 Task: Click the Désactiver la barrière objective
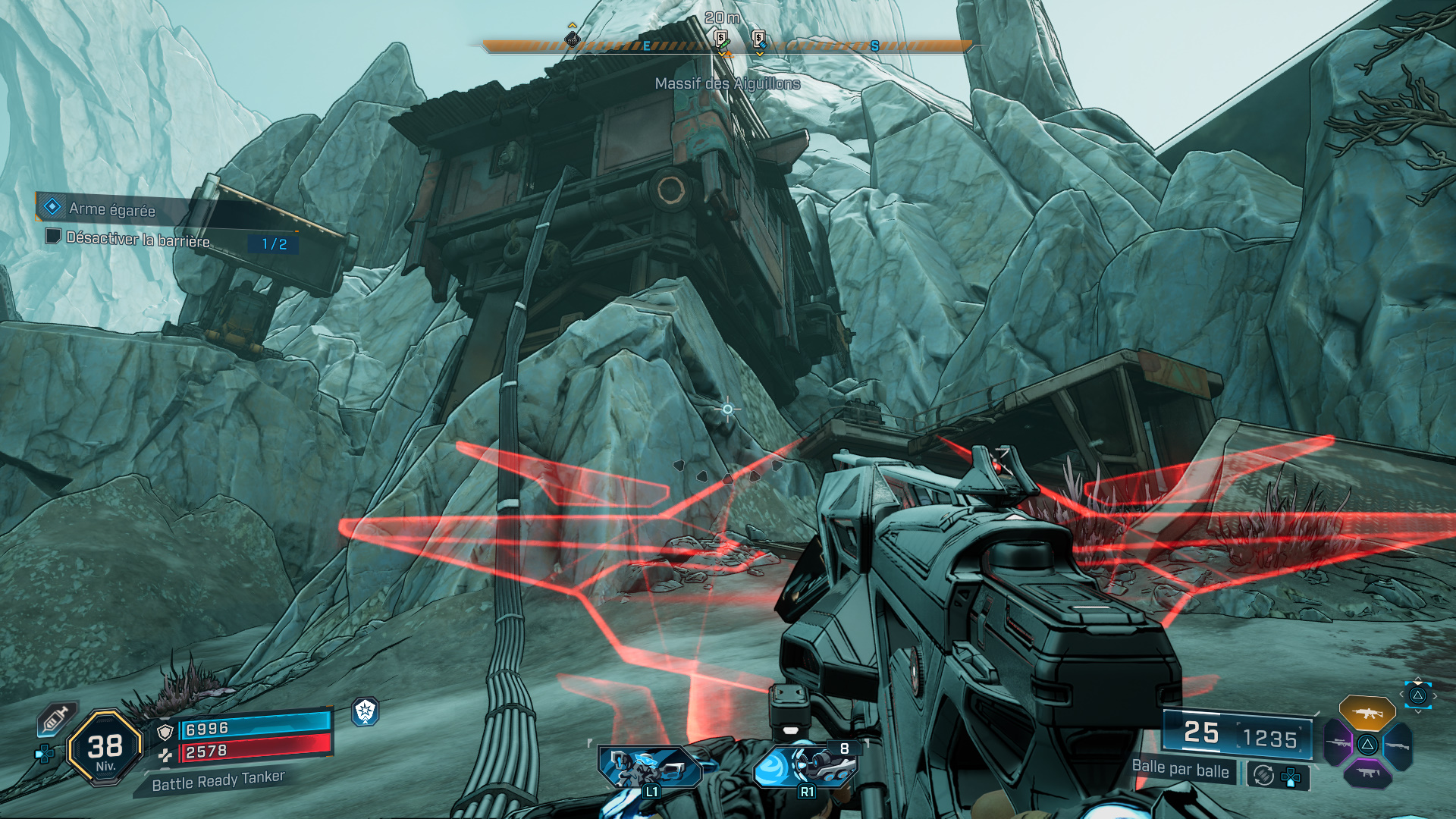pyautogui.click(x=138, y=239)
